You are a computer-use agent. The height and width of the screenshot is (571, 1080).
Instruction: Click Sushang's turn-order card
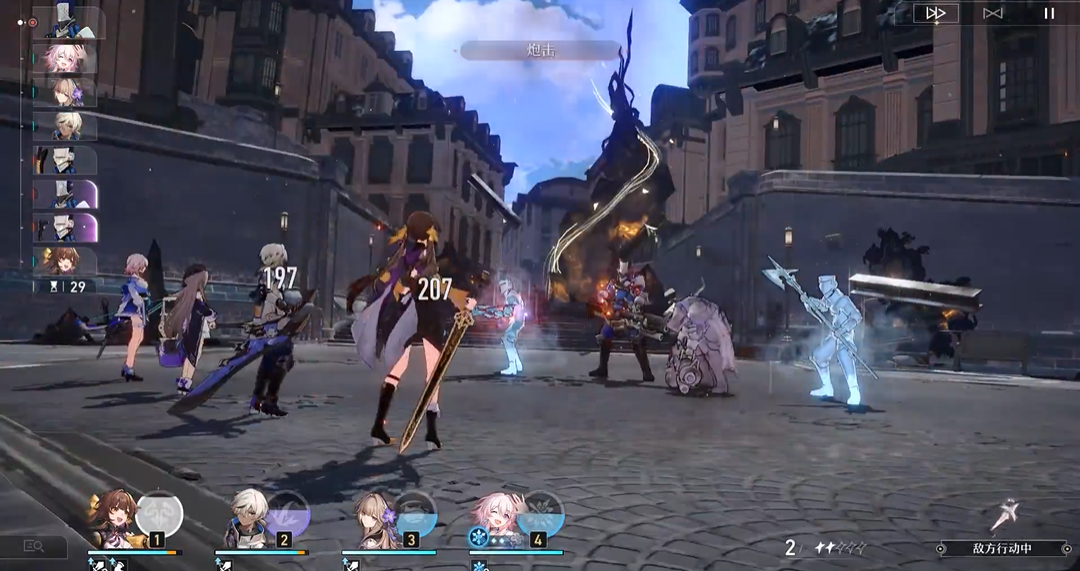tap(67, 260)
